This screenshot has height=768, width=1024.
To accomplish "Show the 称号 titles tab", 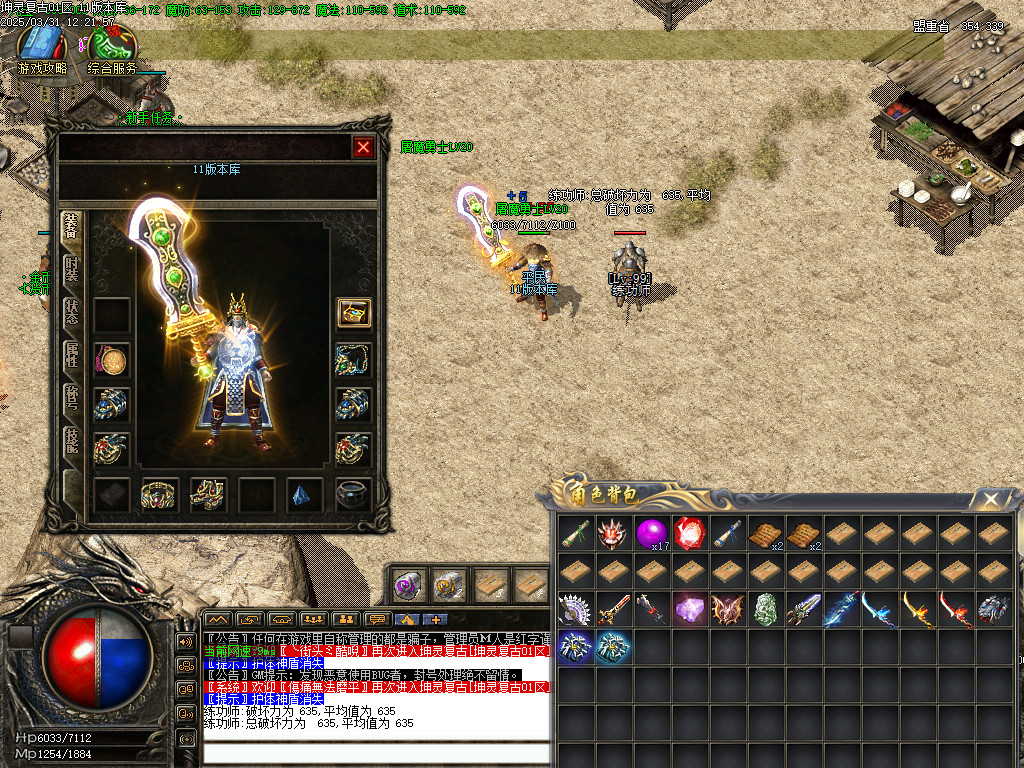I will click(x=72, y=397).
